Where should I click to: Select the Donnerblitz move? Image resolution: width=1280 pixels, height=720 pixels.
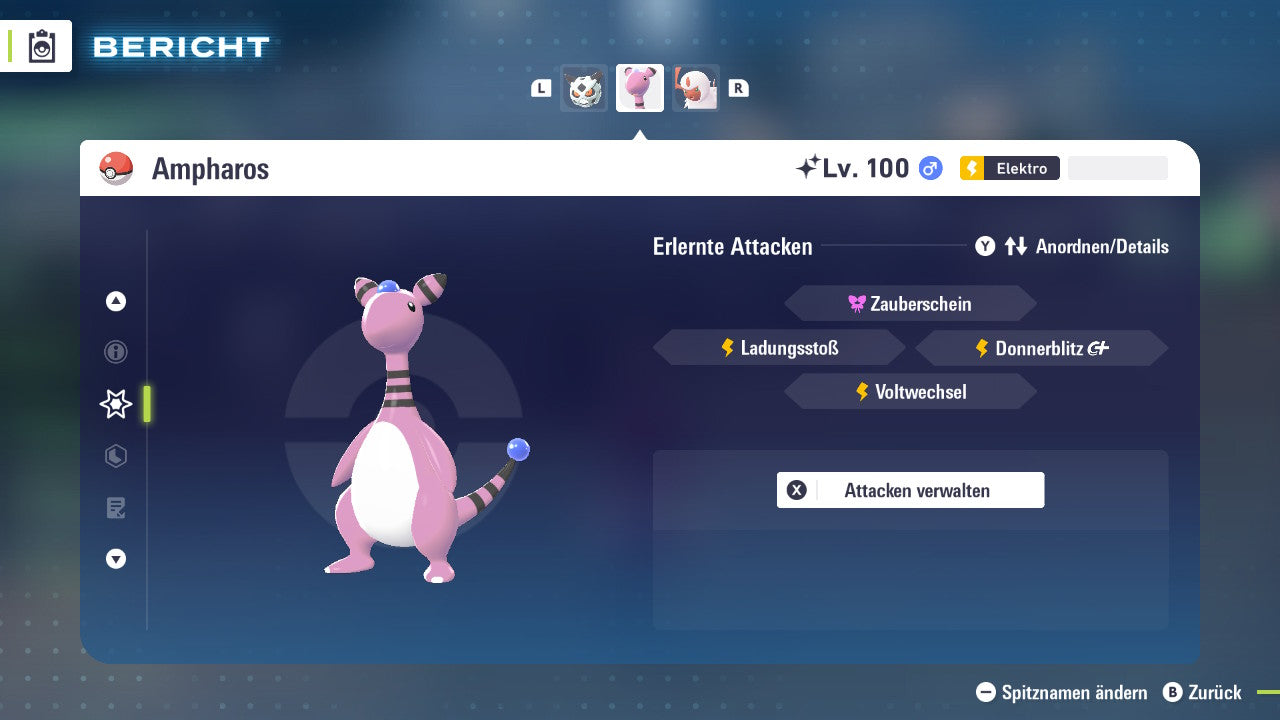pos(1041,348)
